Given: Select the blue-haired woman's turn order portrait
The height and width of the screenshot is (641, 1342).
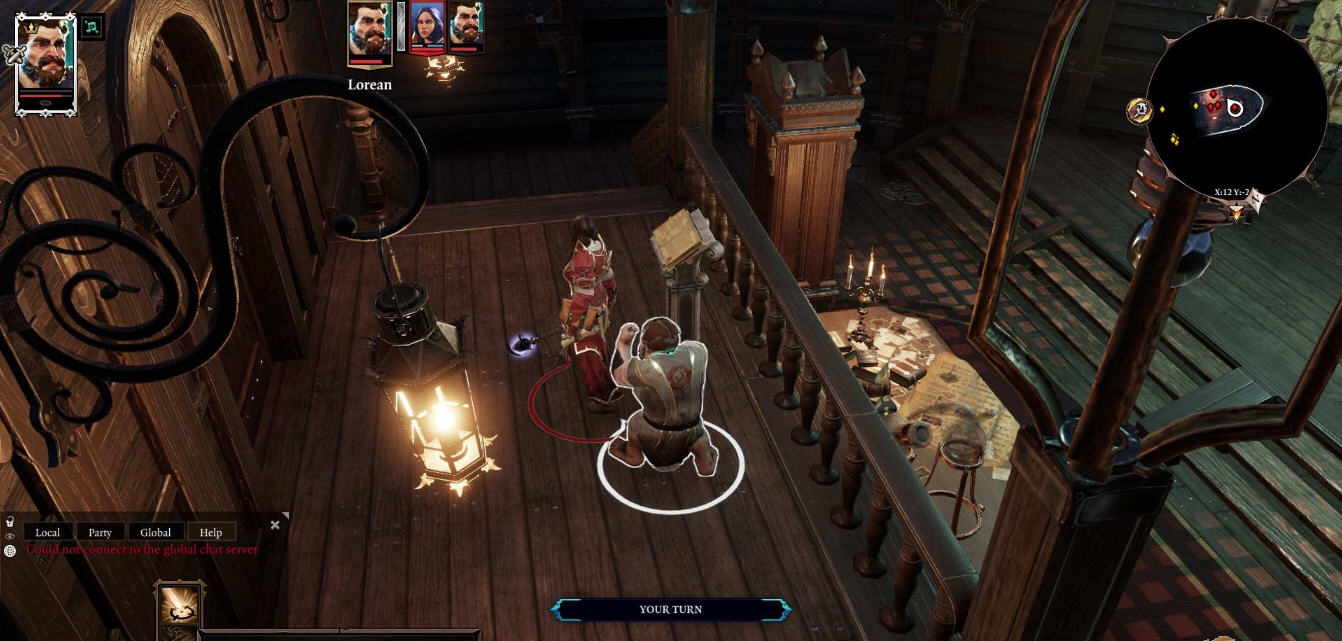Looking at the screenshot, I should (x=427, y=28).
